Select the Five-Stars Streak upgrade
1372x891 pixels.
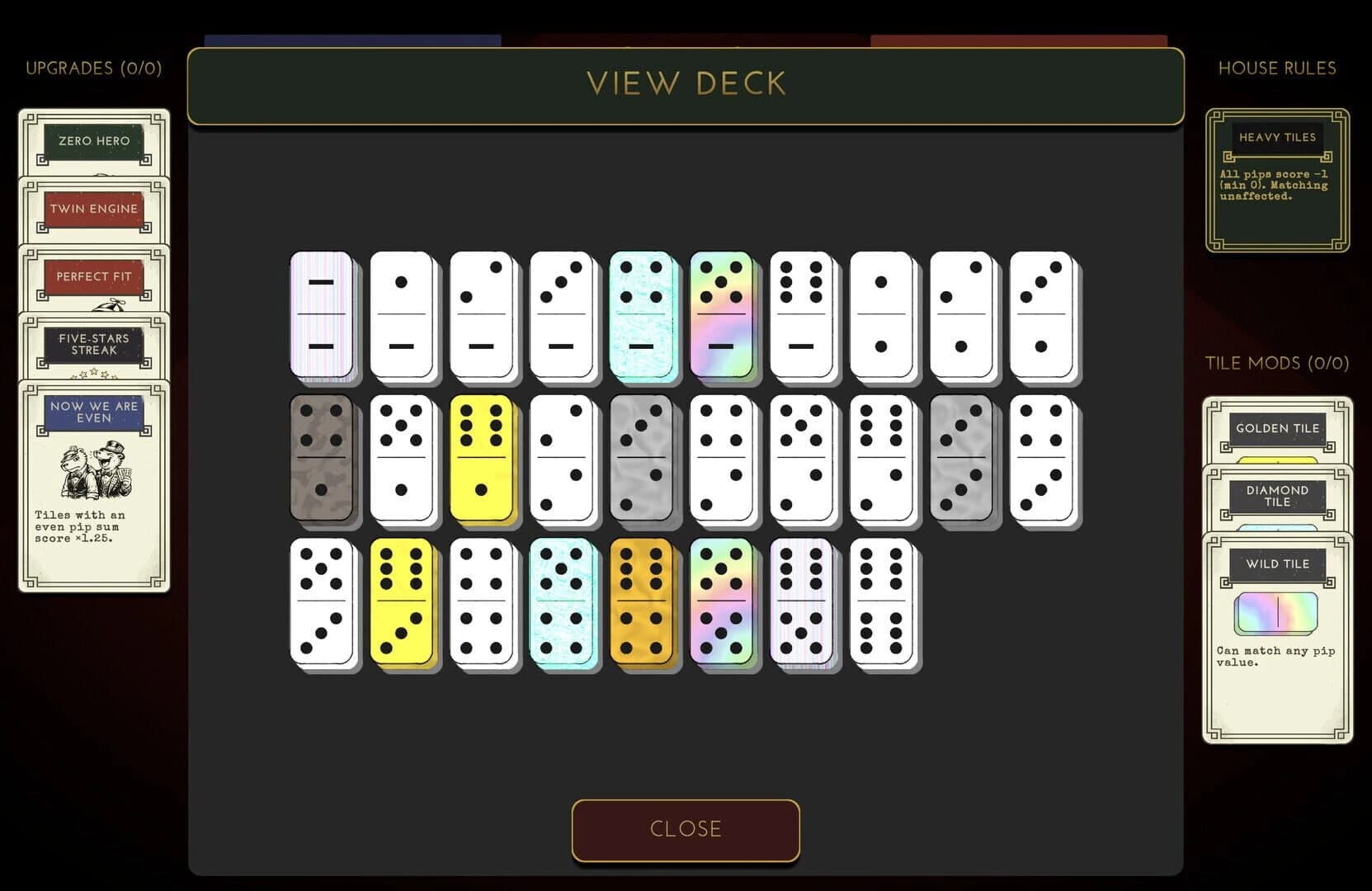click(x=92, y=342)
